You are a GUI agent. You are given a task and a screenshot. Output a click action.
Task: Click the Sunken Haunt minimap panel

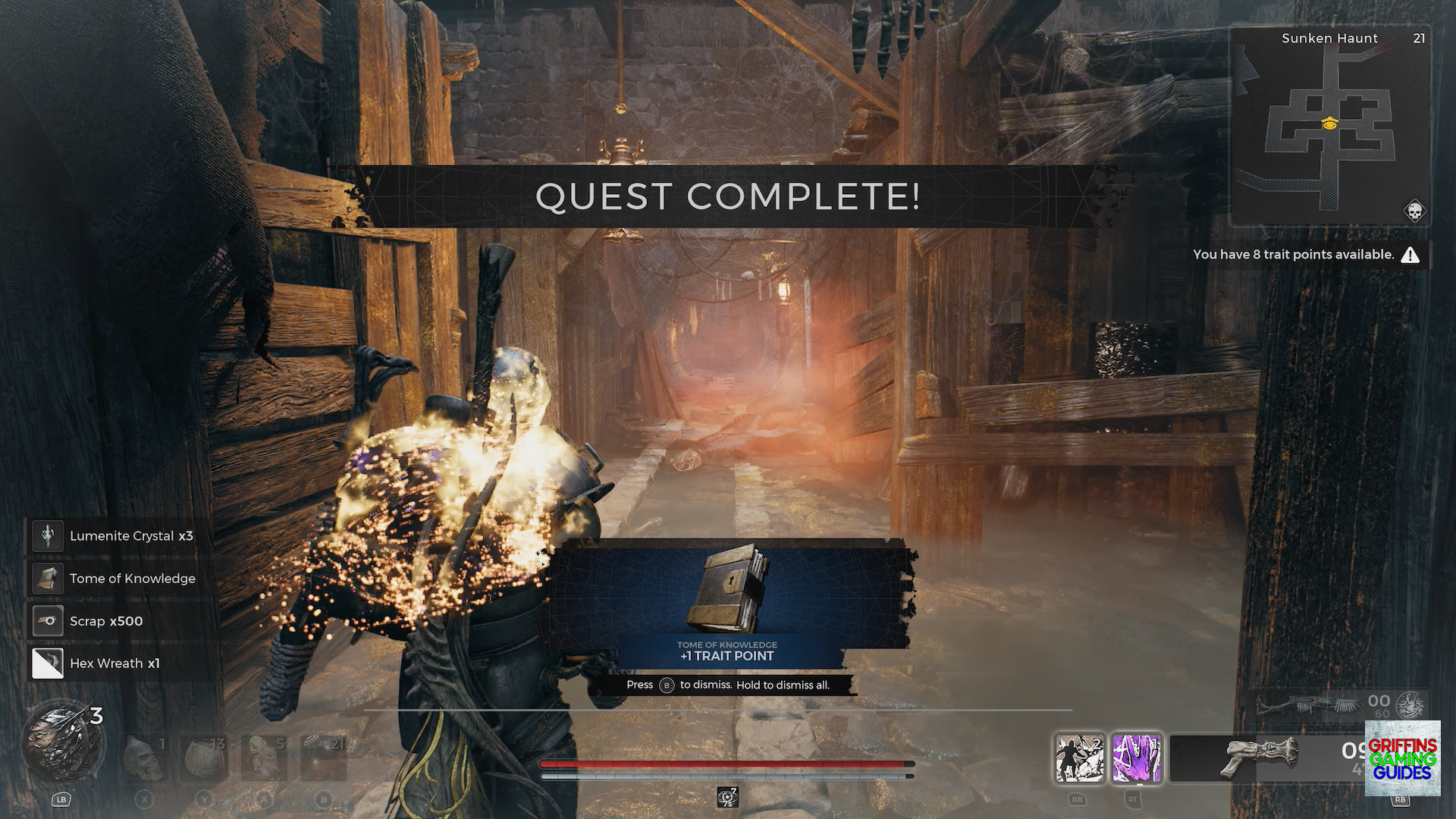[1329, 125]
